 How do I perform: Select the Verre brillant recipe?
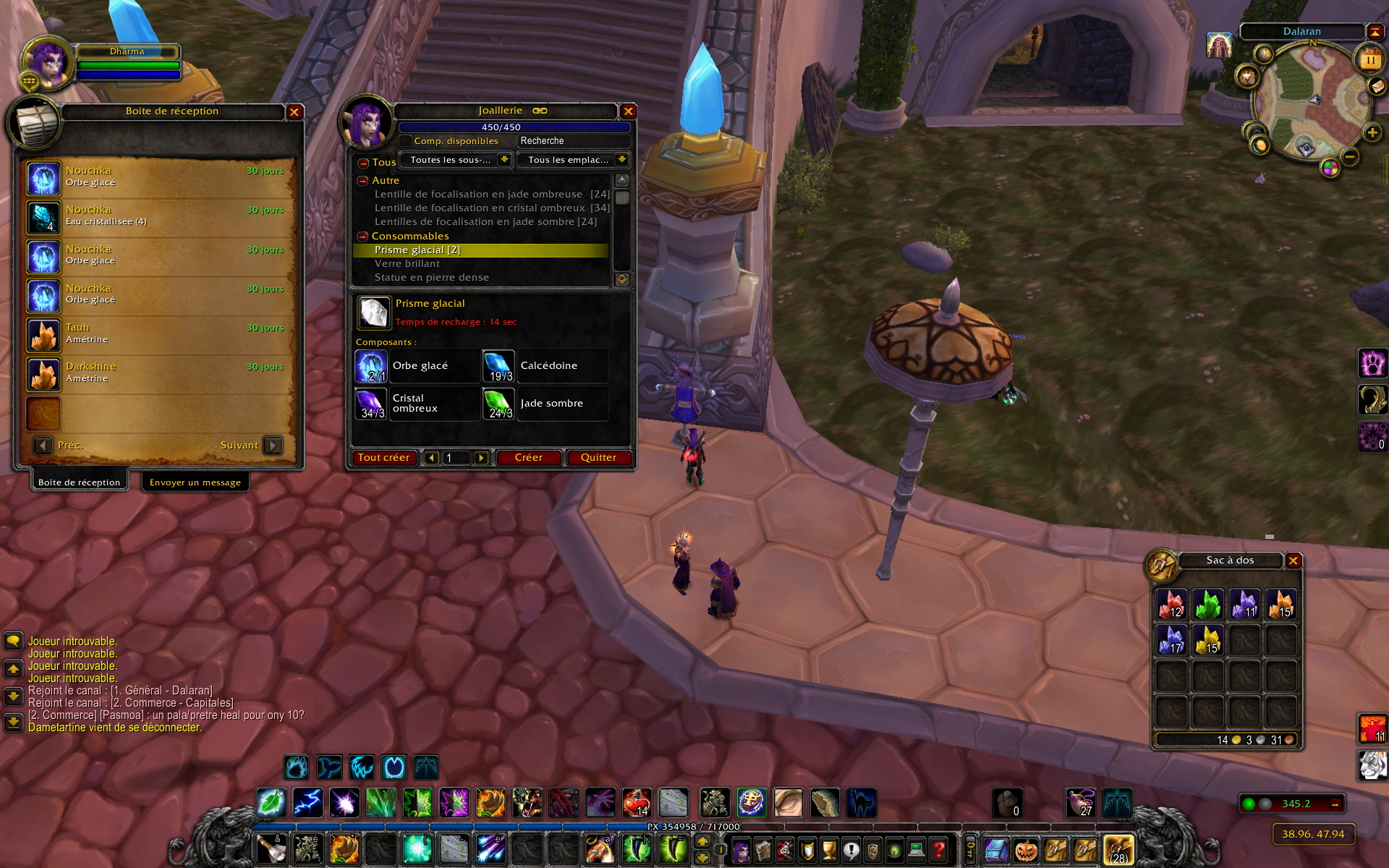[407, 264]
